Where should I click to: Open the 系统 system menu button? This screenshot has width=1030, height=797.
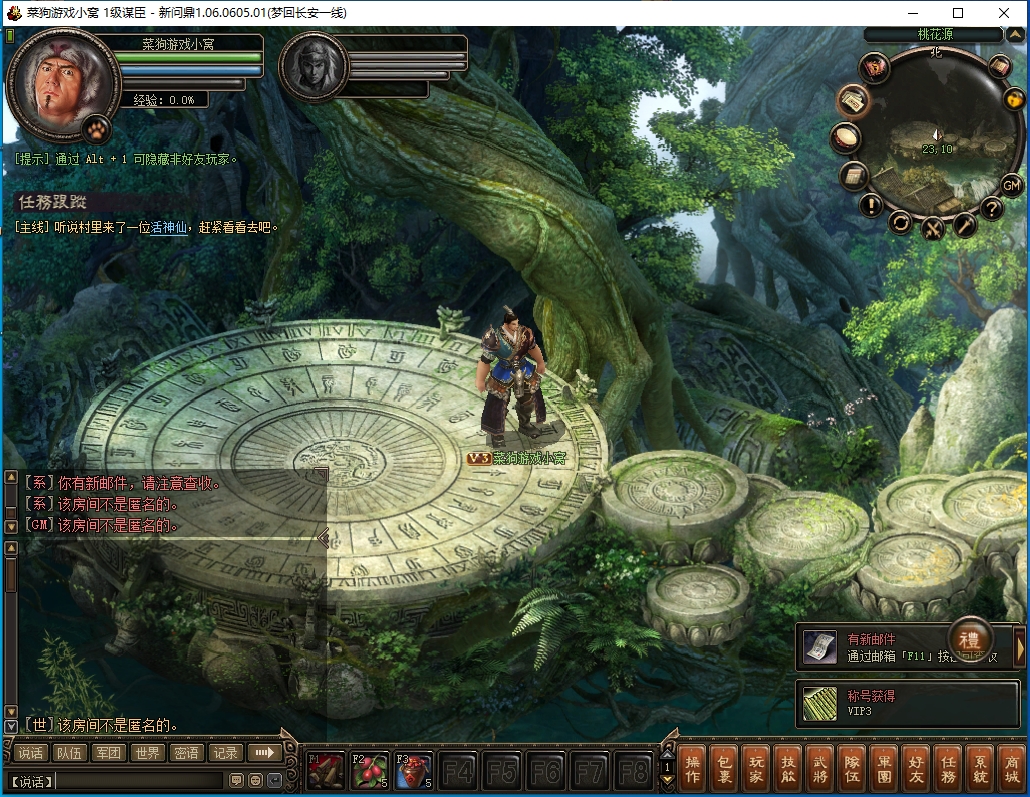[980, 768]
